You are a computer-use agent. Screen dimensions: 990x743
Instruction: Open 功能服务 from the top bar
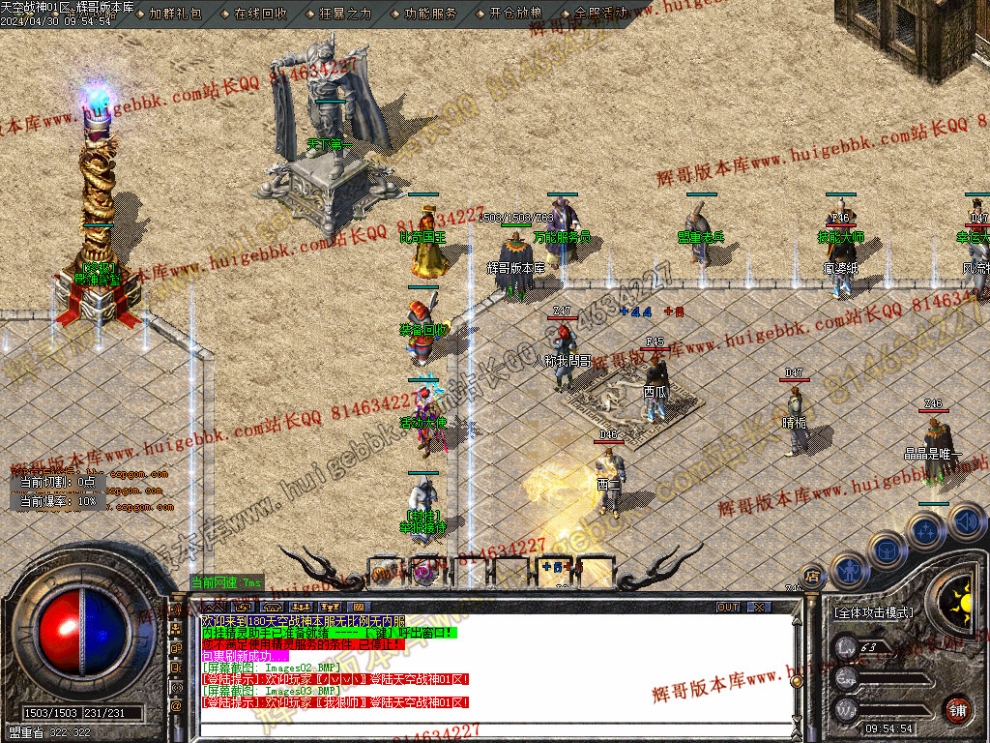[x=431, y=14]
